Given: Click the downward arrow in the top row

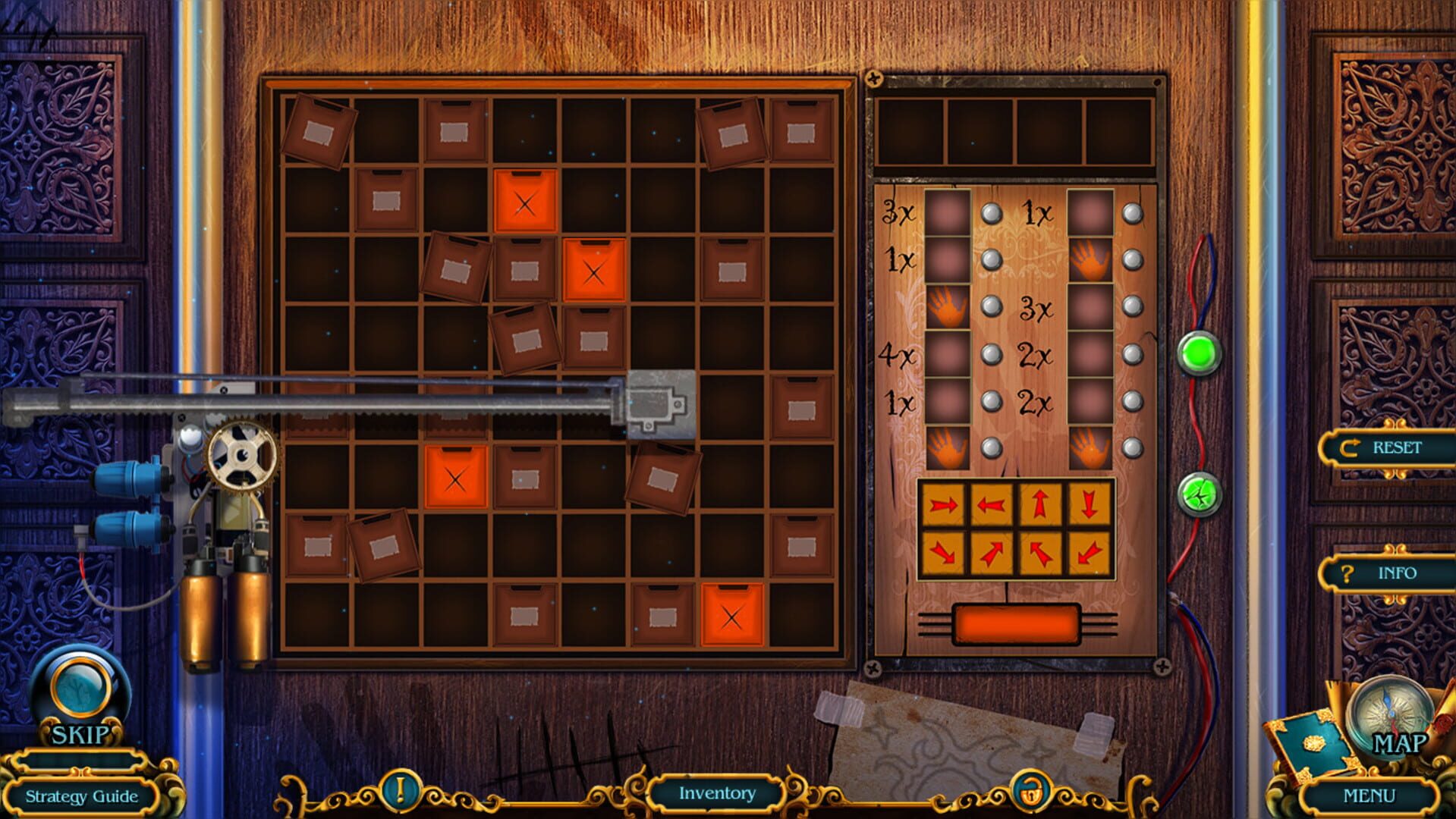Looking at the screenshot, I should tap(1088, 504).
